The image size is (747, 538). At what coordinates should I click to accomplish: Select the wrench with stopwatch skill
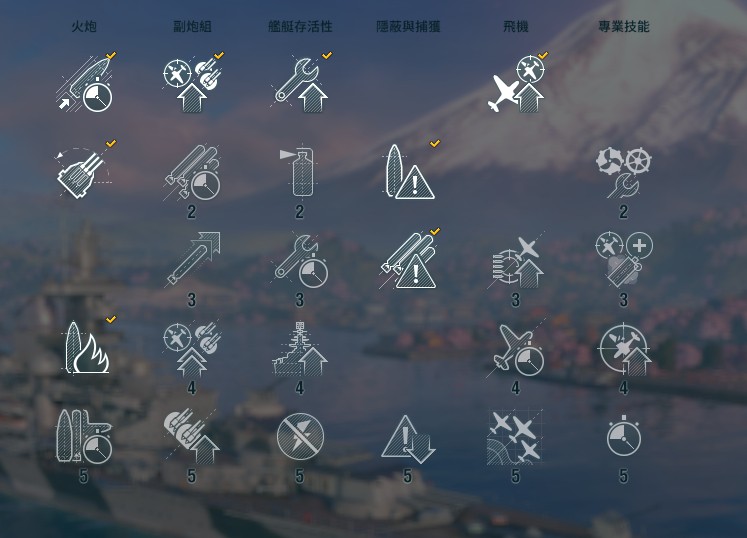tap(300, 259)
